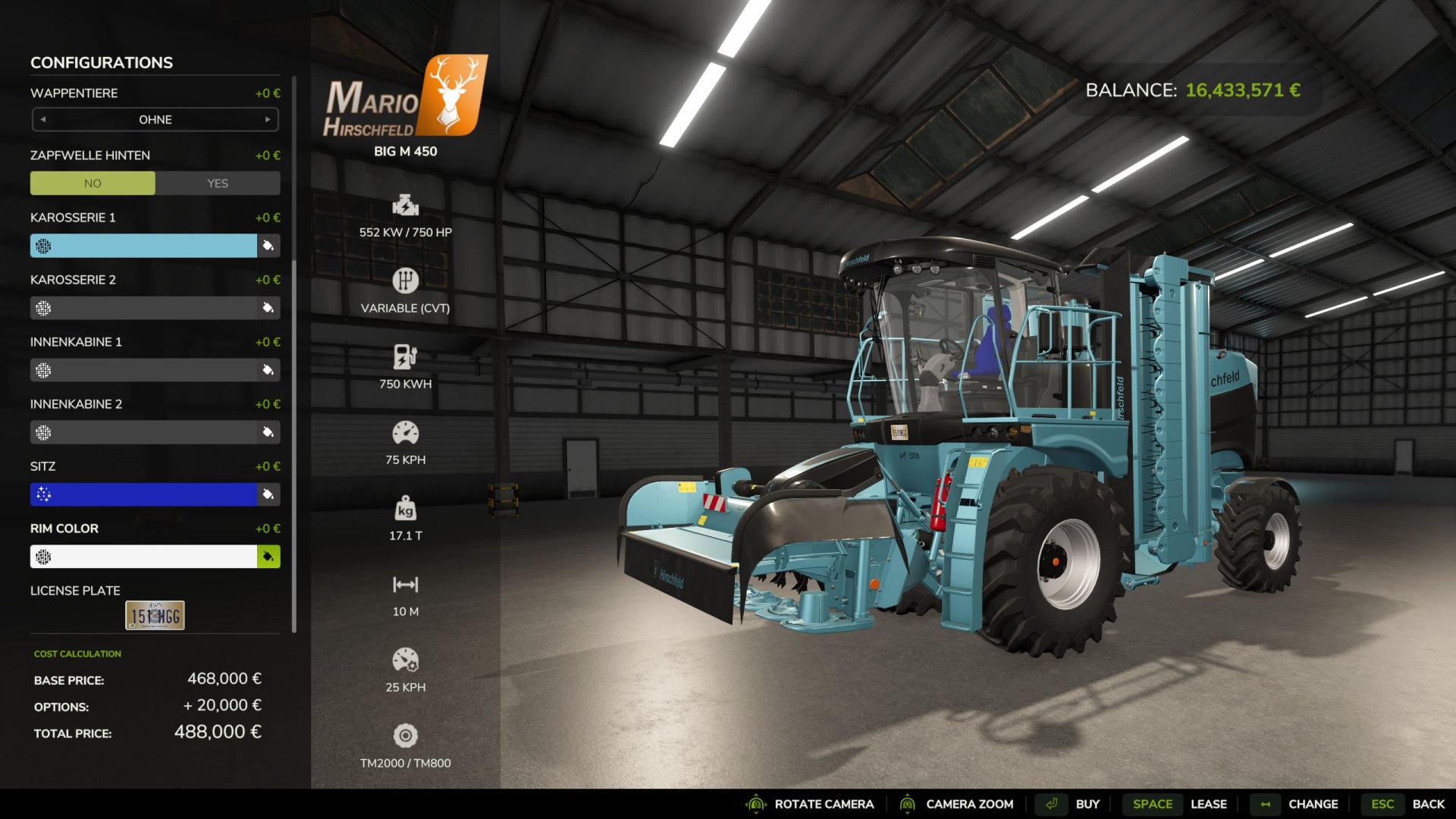Click the speedometer icon above 75 KPH

pyautogui.click(x=406, y=432)
